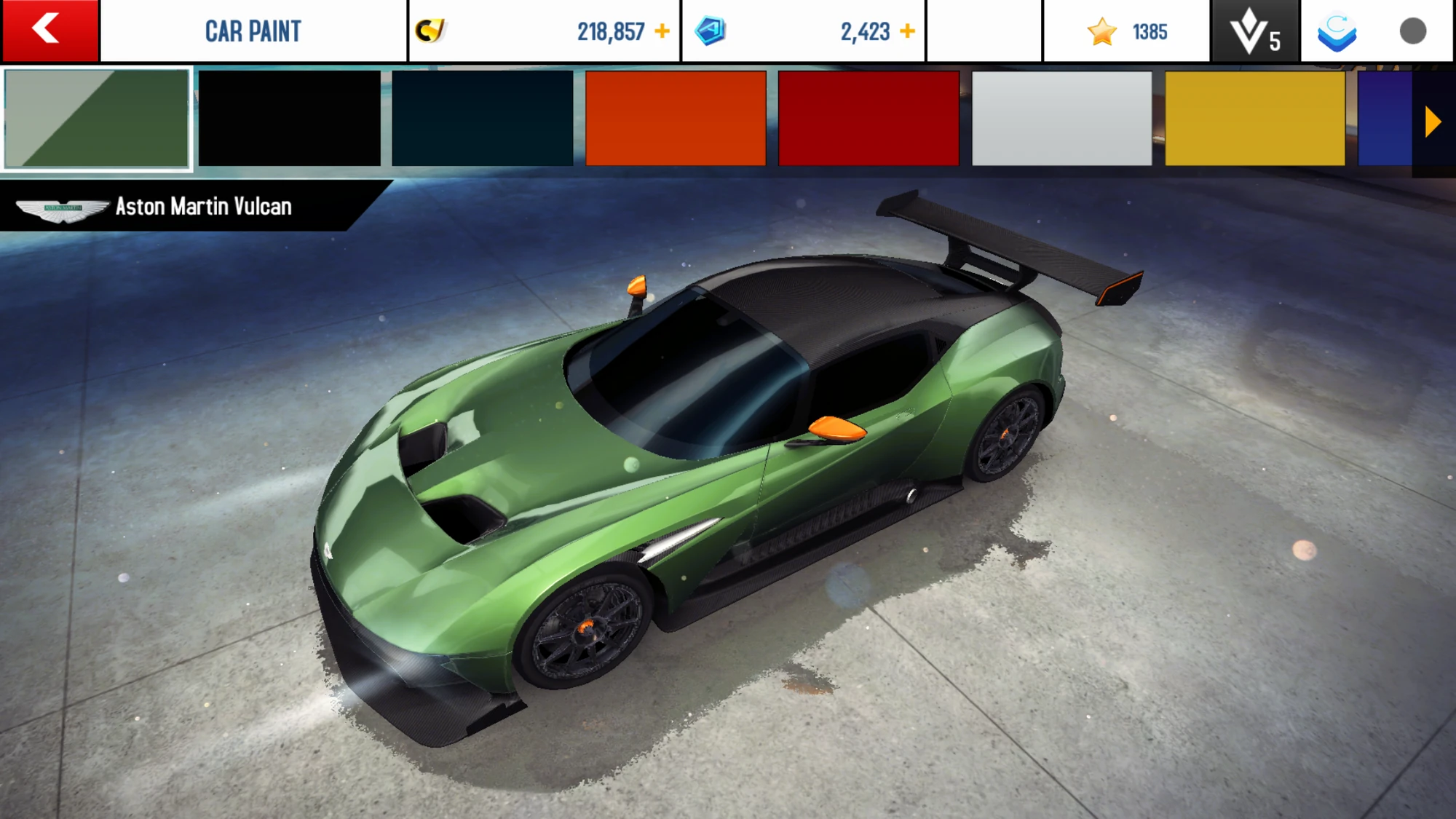Buy more blue tokens with plus

tap(907, 31)
